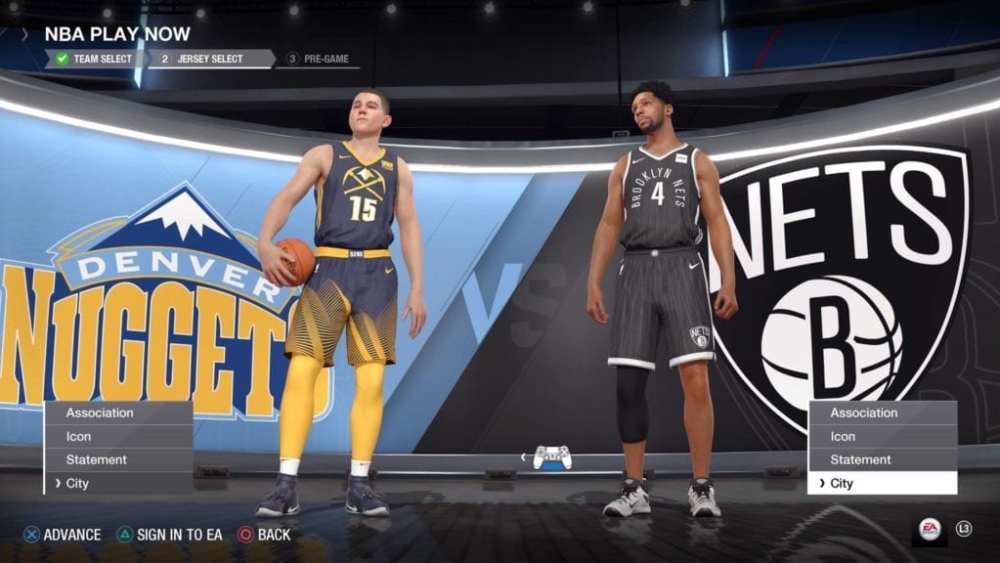The image size is (1000, 563).
Task: Pick the Nuggets Statement jersey
Action: (118, 460)
